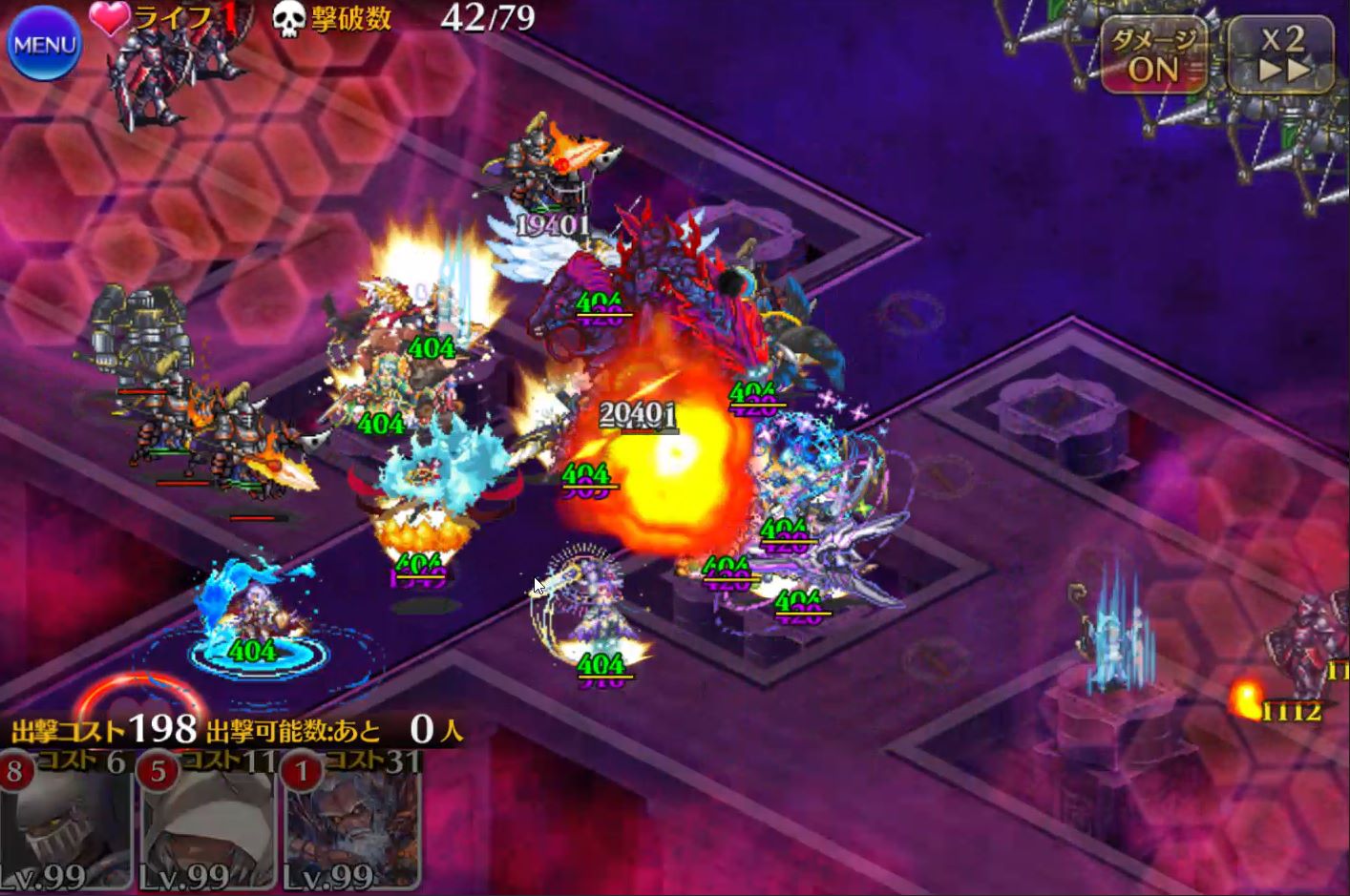
Task: Switch the x2 game speed button
Action: click(1280, 55)
